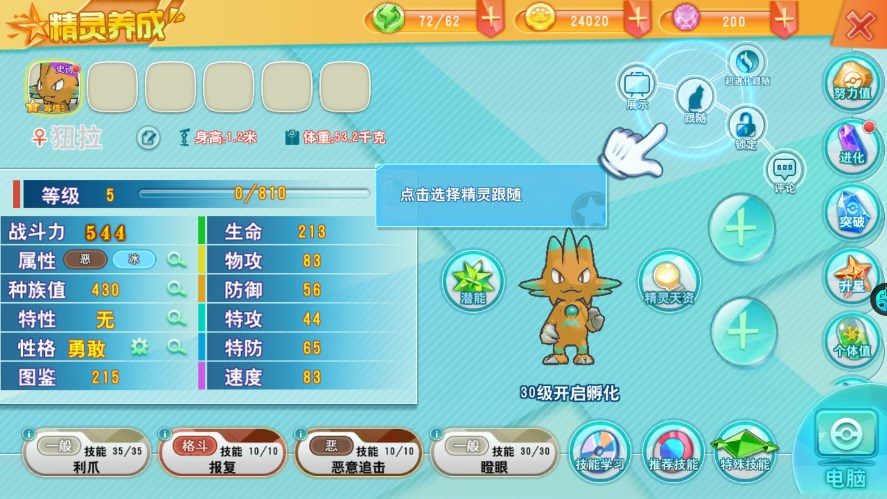Open the 努力值 (effort values) menu
887x499 pixels.
pyautogui.click(x=851, y=78)
